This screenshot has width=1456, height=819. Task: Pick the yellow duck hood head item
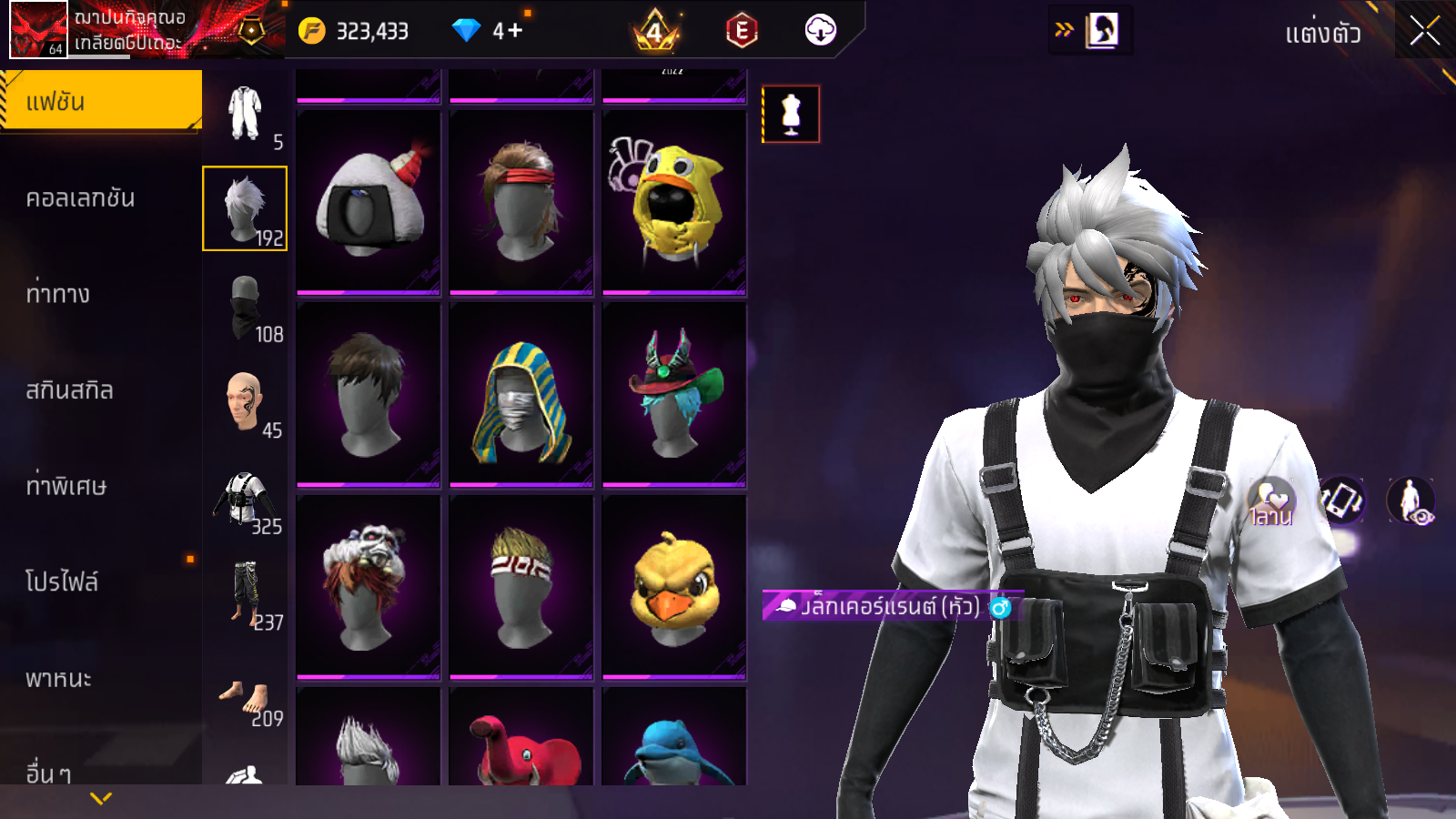(674, 202)
